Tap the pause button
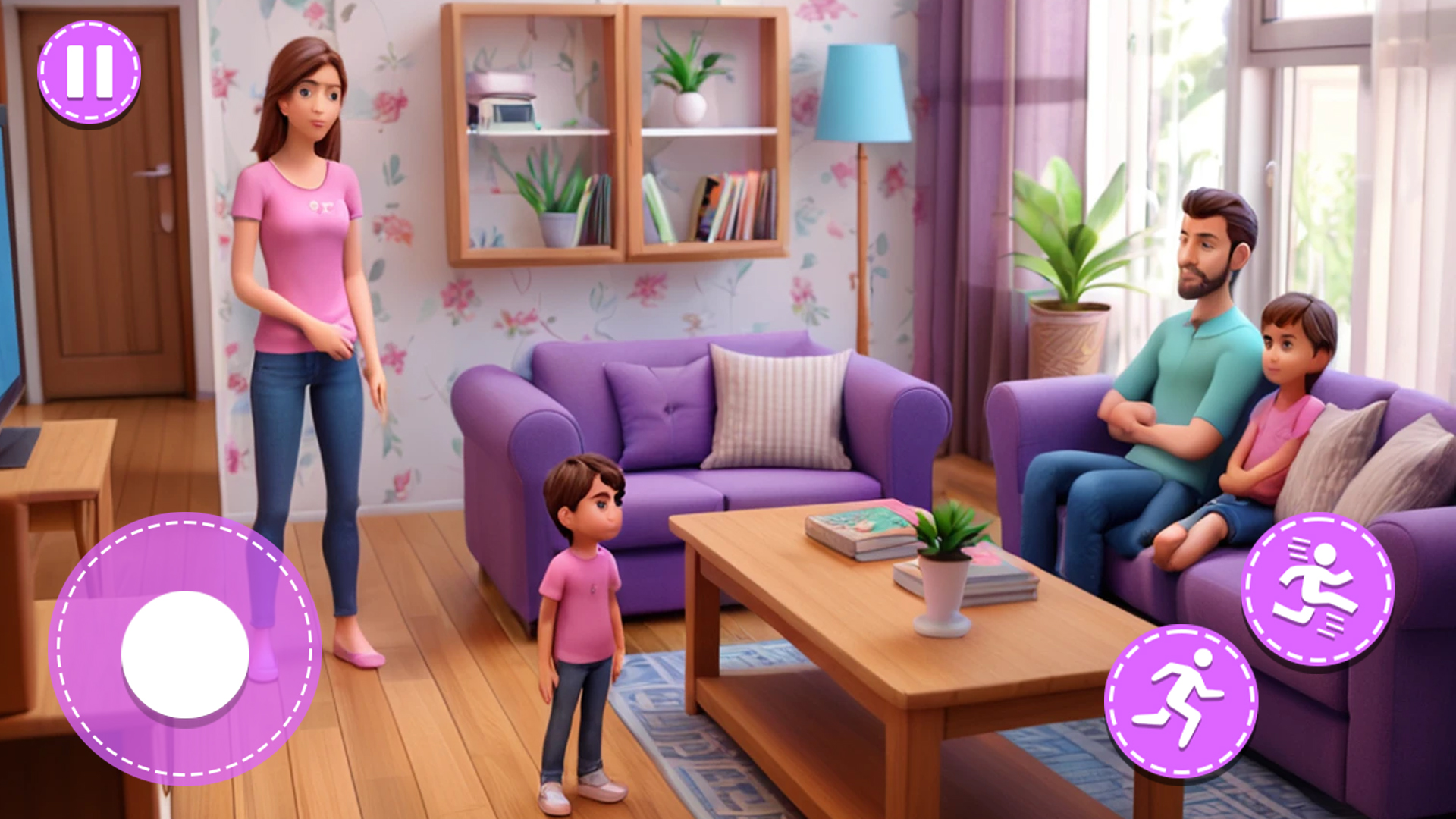 (87, 72)
